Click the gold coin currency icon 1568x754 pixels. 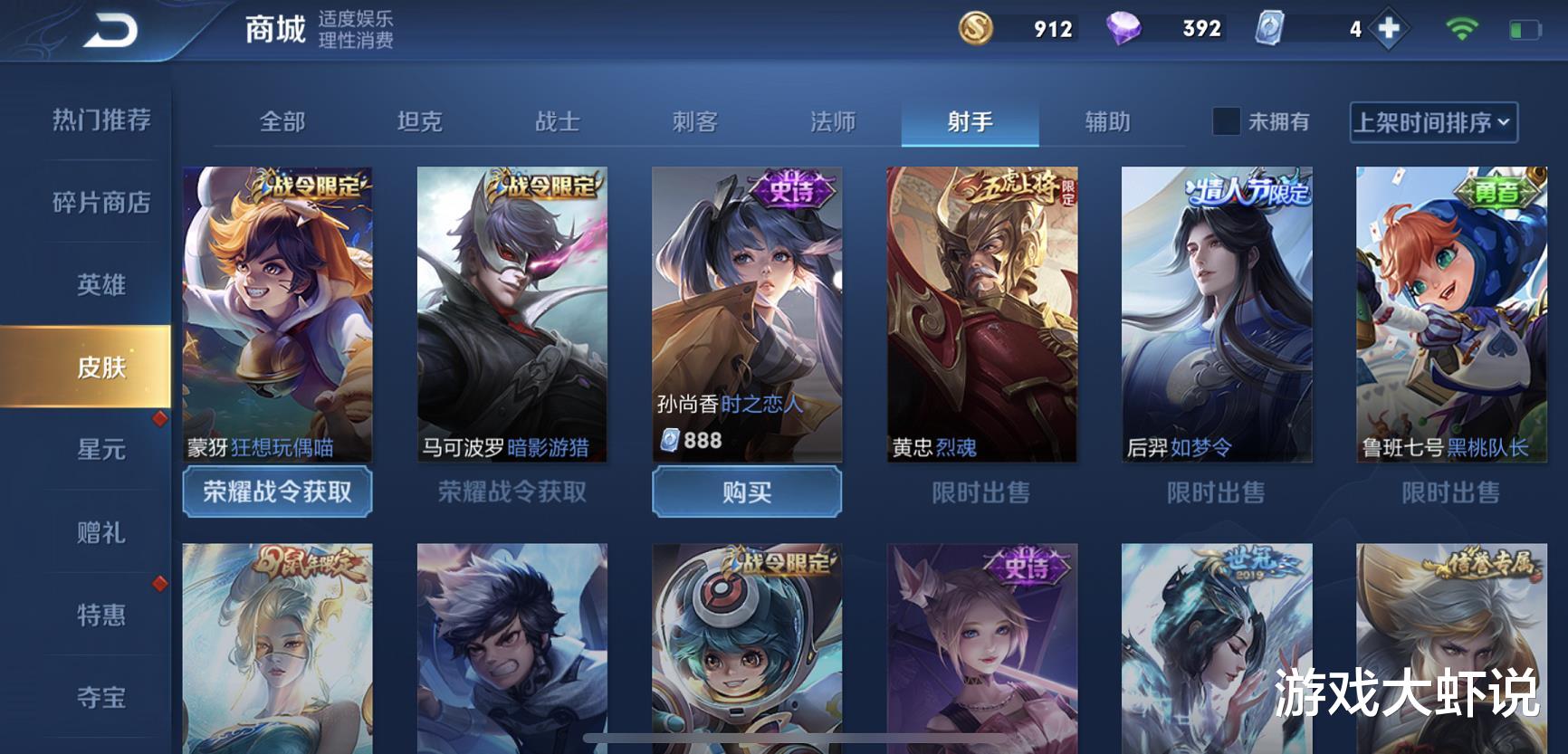[x=976, y=29]
